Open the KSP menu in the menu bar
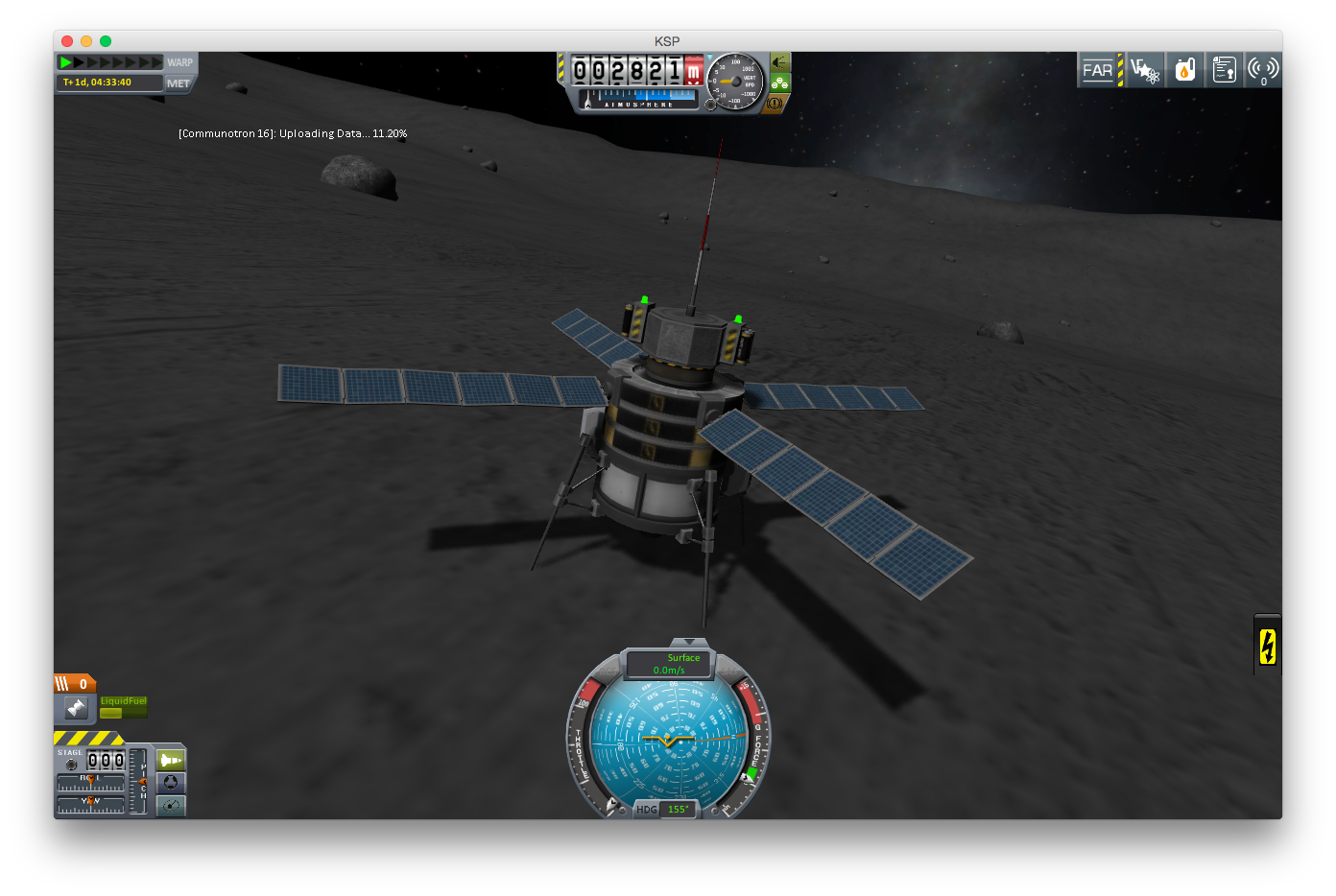The image size is (1336, 896). pyautogui.click(x=666, y=41)
